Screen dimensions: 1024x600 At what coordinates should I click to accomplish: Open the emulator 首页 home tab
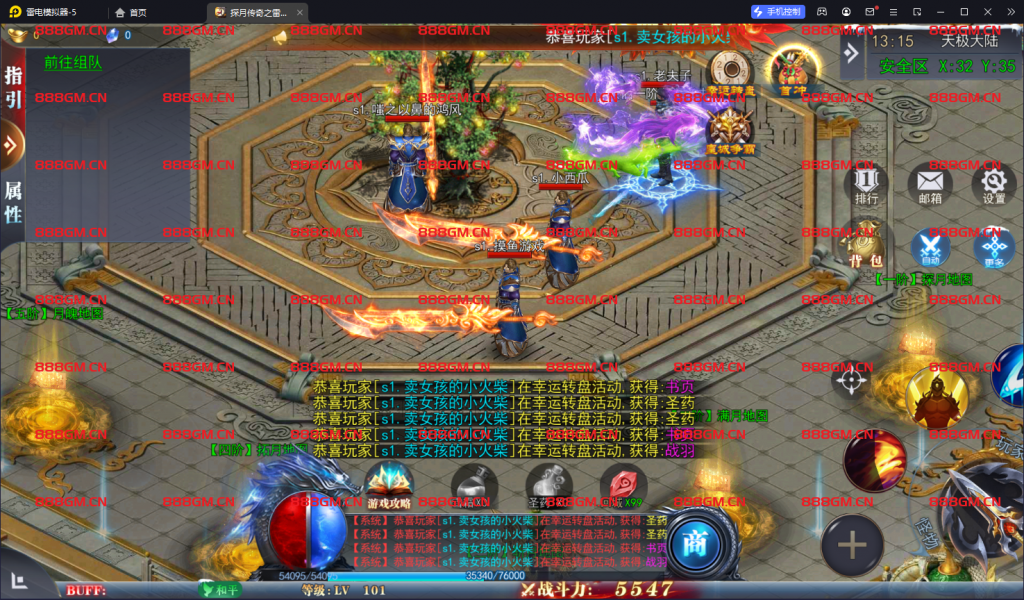[131, 12]
